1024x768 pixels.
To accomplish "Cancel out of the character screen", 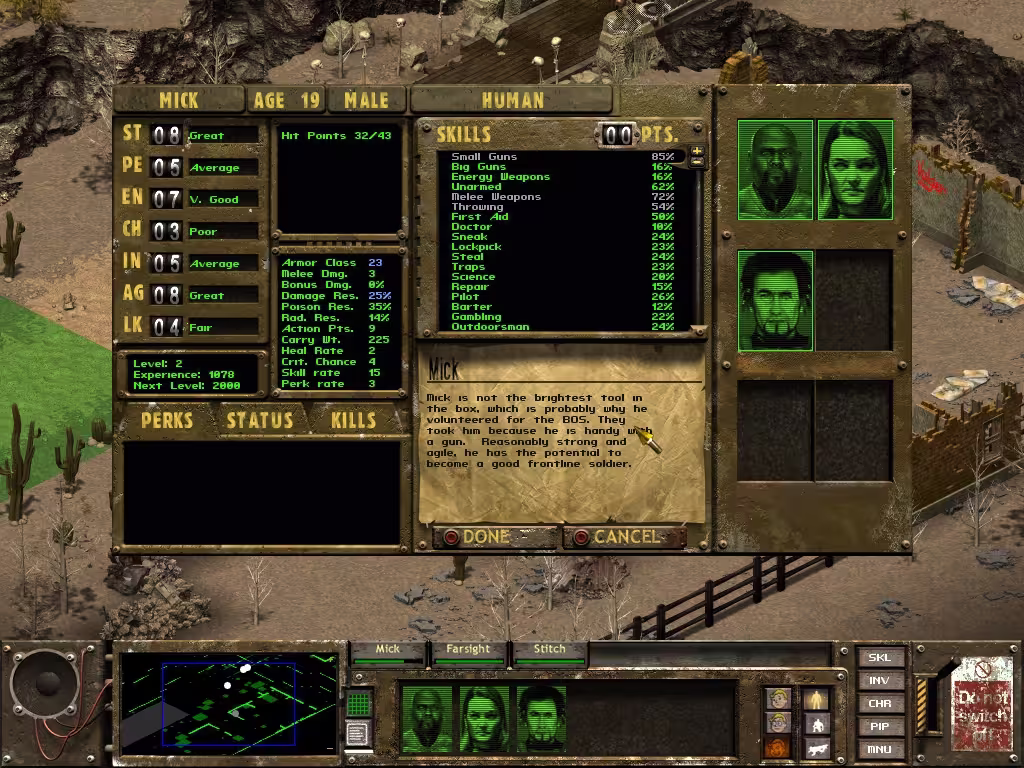I will (x=624, y=537).
